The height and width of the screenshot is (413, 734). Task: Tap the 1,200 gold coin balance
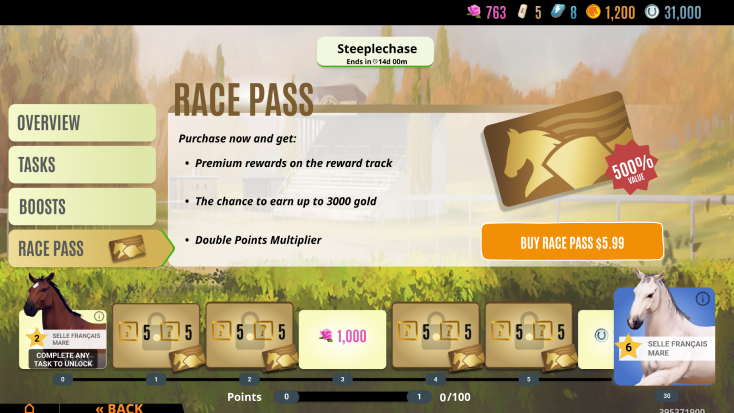[x=610, y=12]
